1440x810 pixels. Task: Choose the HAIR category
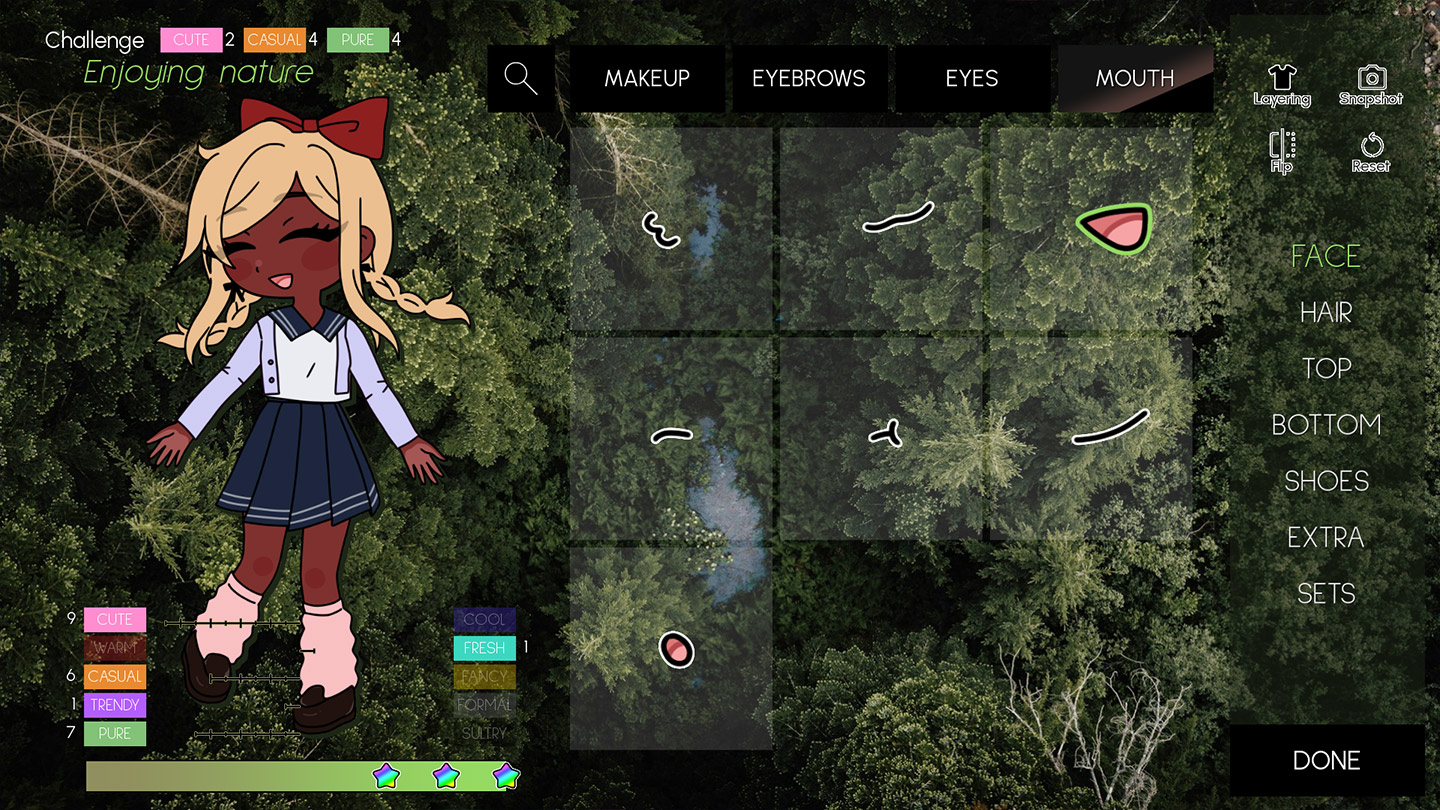pos(1326,313)
